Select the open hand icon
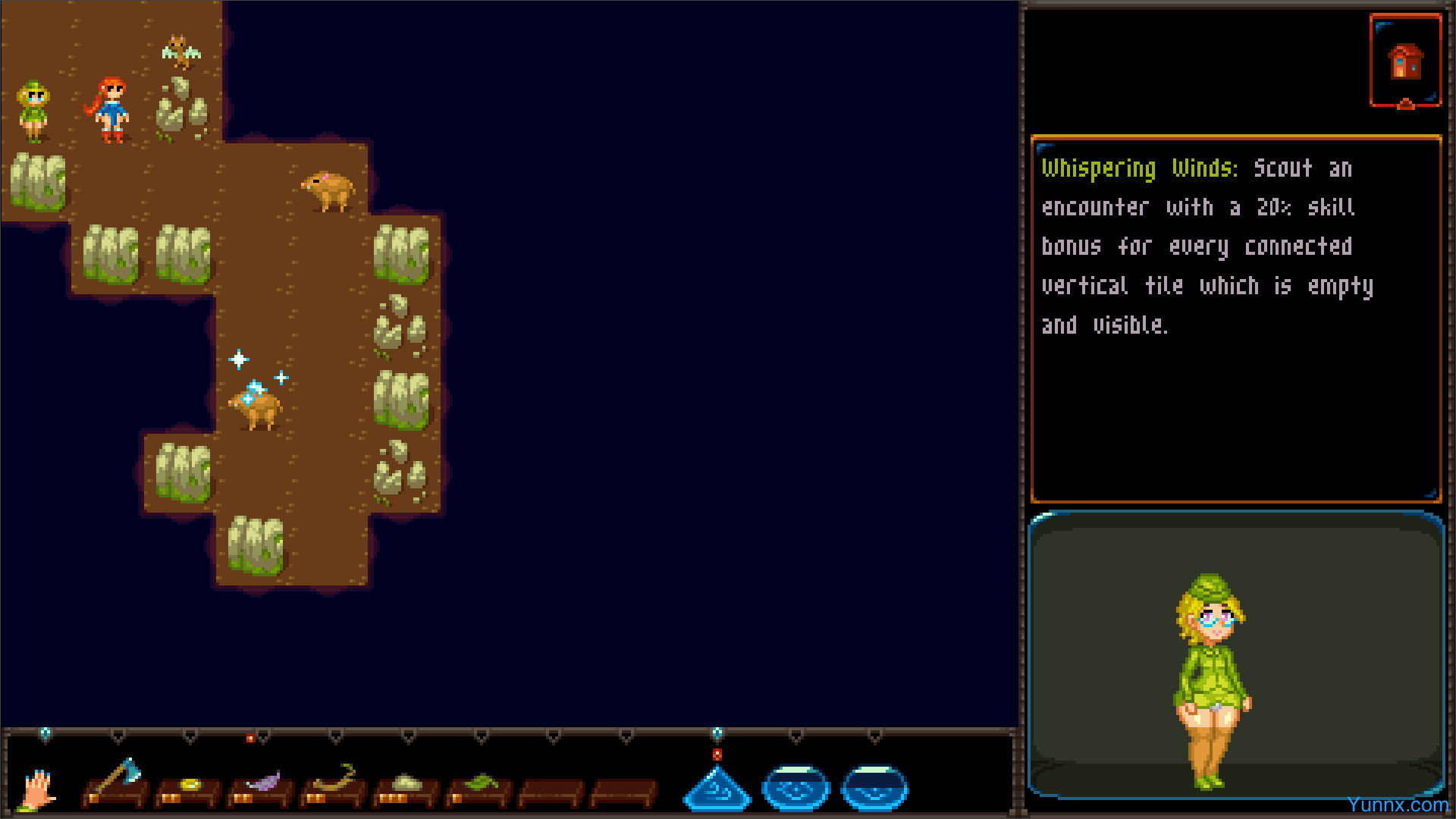Screen dimensions: 1456x819 36,789
